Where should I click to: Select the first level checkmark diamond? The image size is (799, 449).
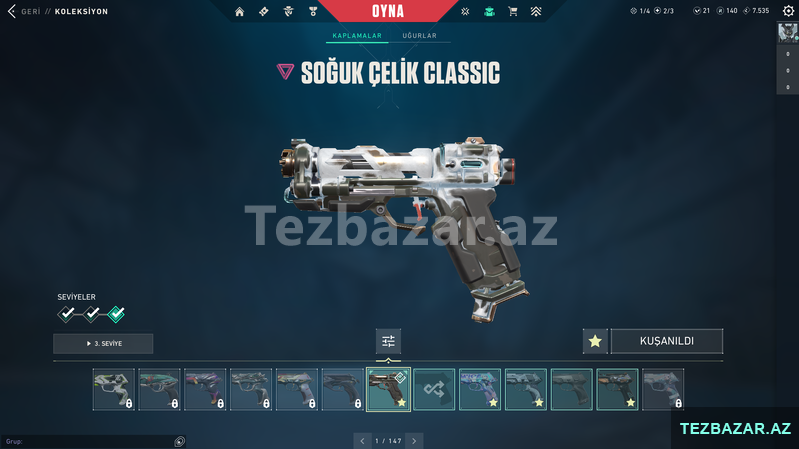pos(67,315)
